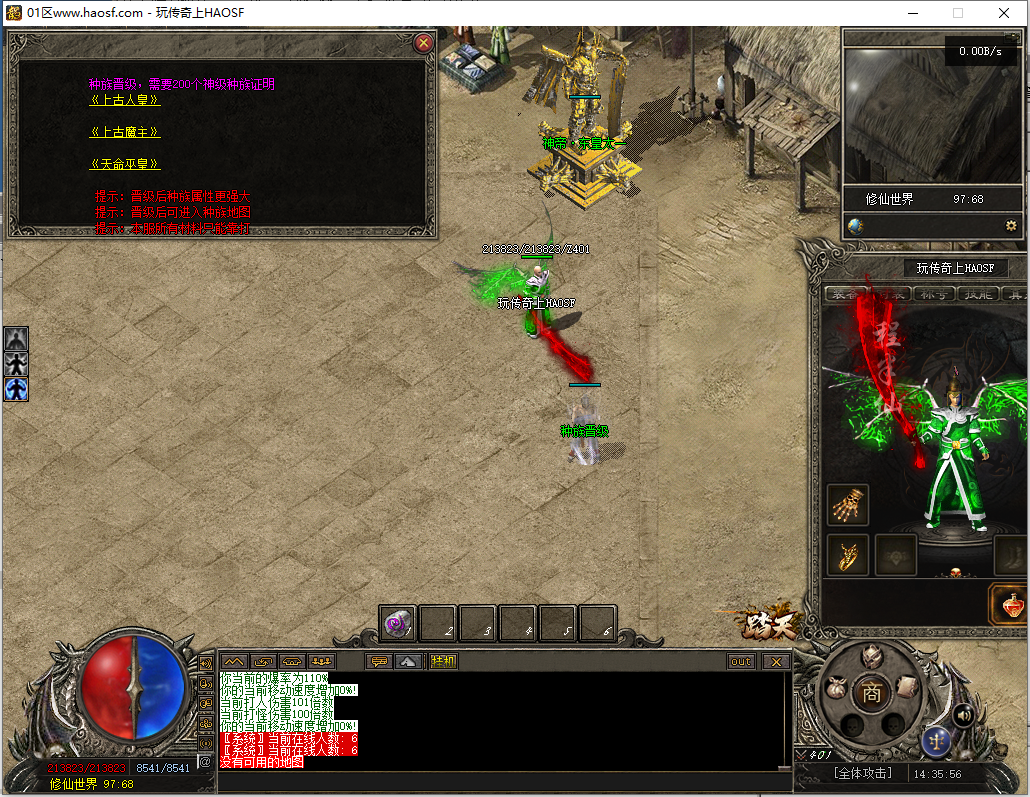Choose the 《上古人皇》 advancement option
Screen dimensions: 1030x797
[x=125, y=100]
